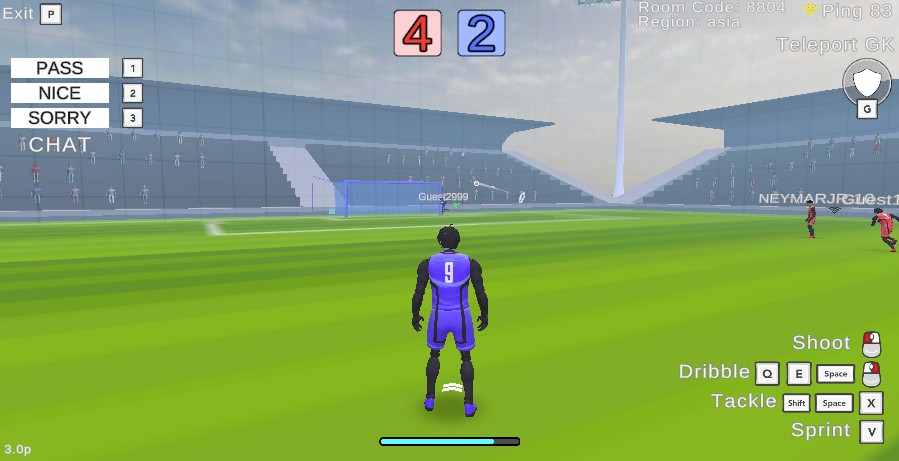Exit the match
Image resolution: width=899 pixels, height=461 pixels.
18,14
